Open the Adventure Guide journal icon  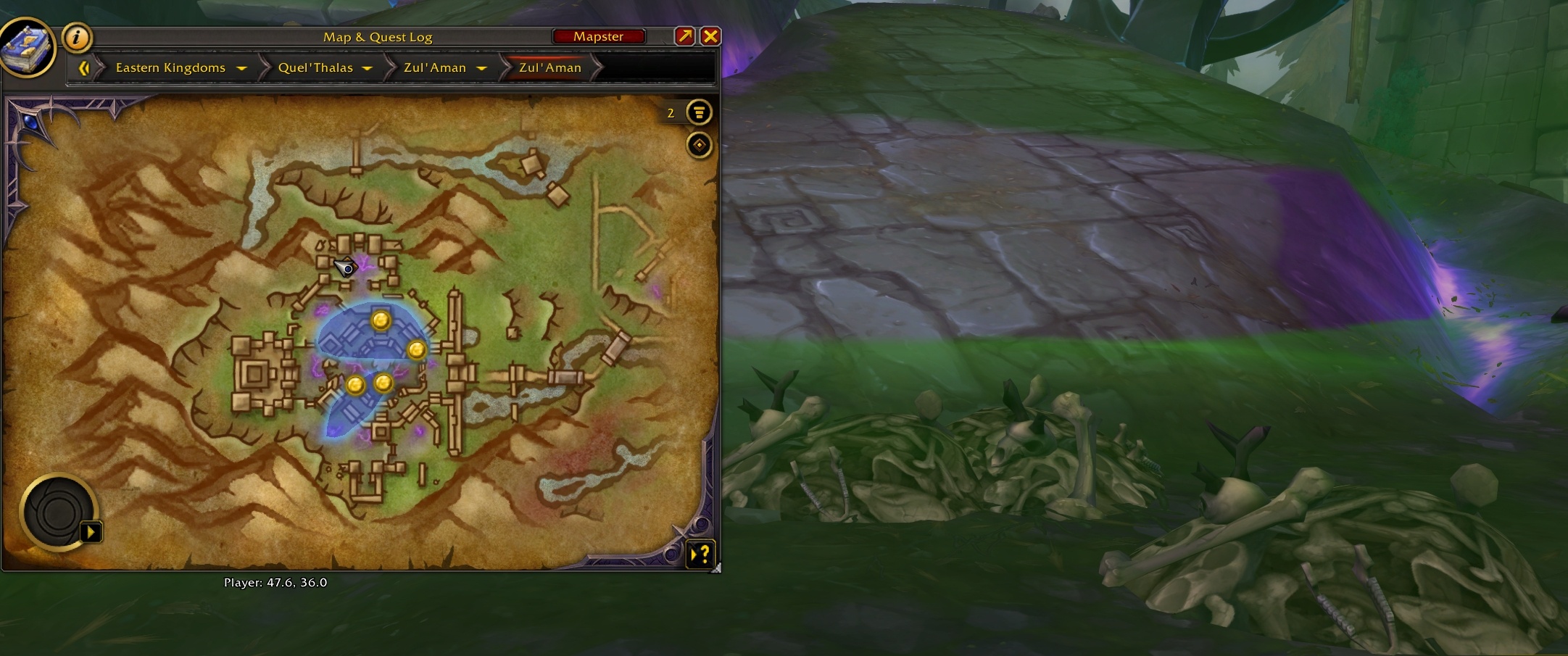pos(29,47)
